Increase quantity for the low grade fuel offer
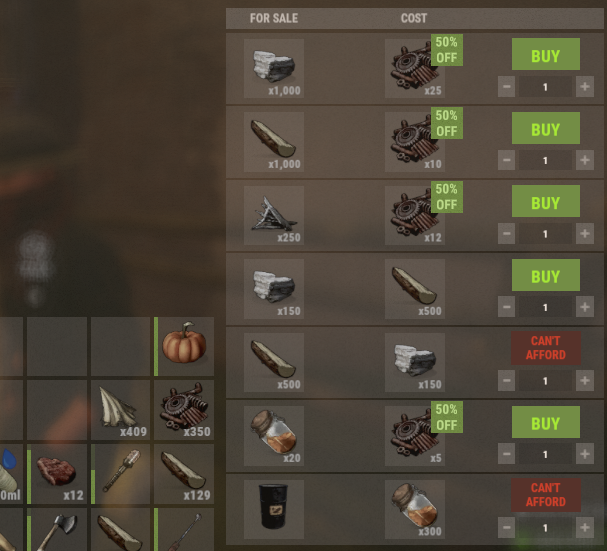This screenshot has height=551, width=607. (585, 454)
